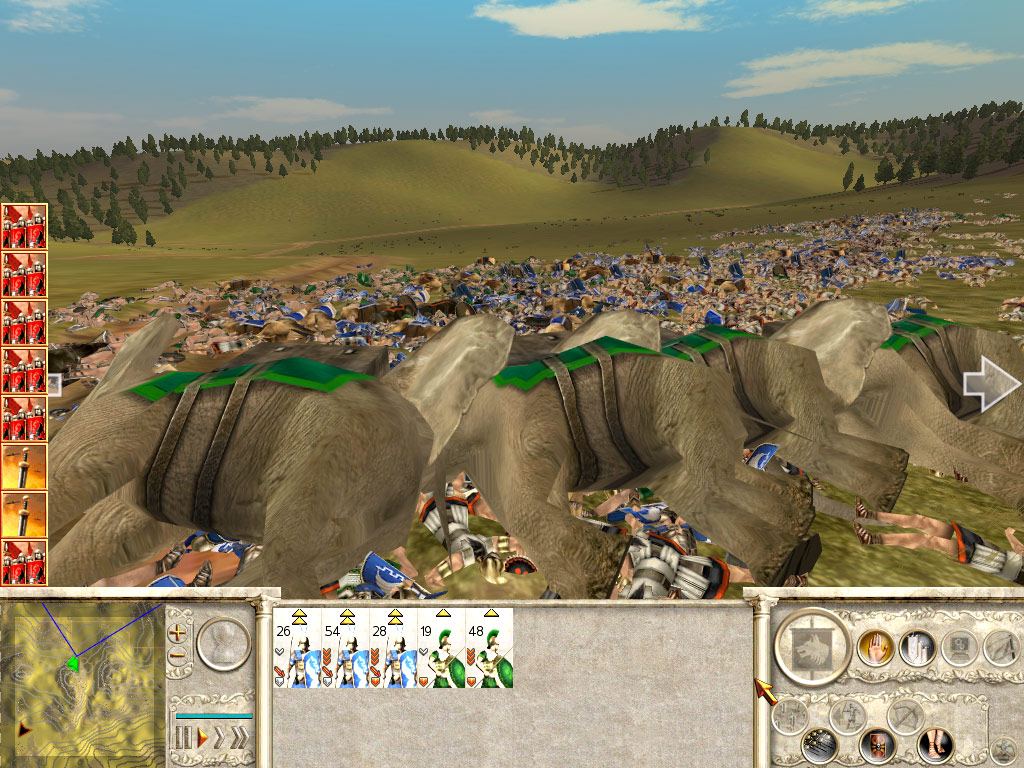The image size is (1024, 768).
Task: Toggle the red shield guard mode icon
Action: 877,745
